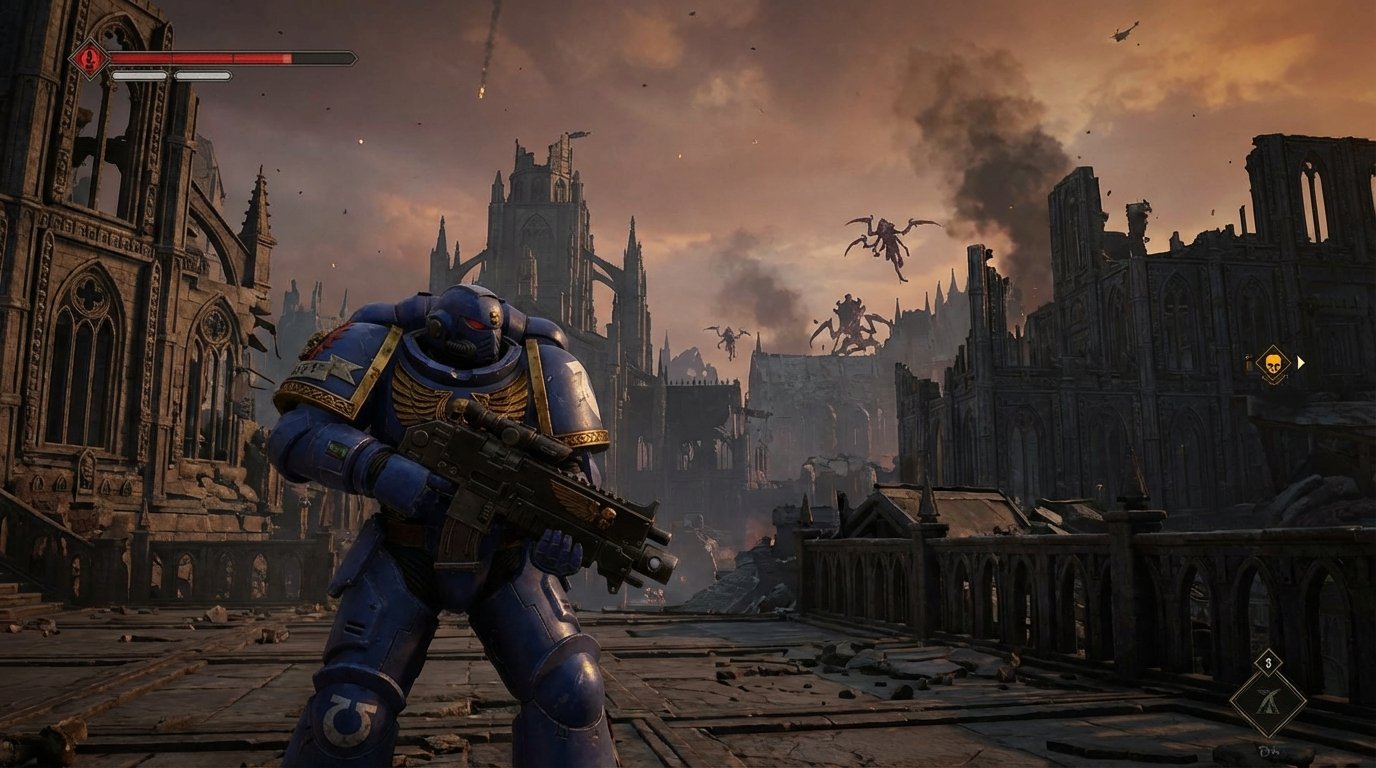The width and height of the screenshot is (1376, 768).
Task: Select the flying Tyranid enemy in the sky
Action: tap(885, 235)
